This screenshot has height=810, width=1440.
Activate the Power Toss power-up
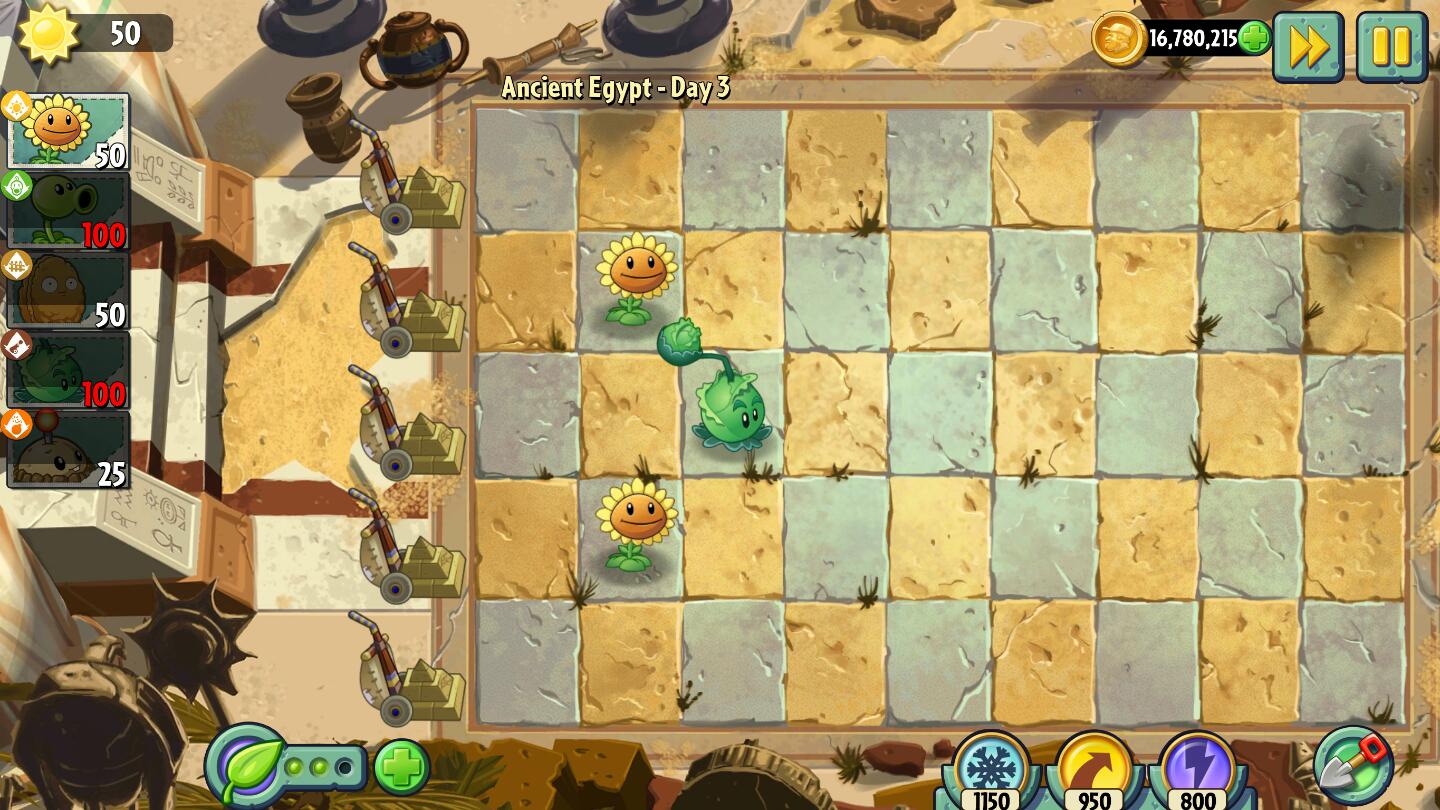(x=1095, y=769)
